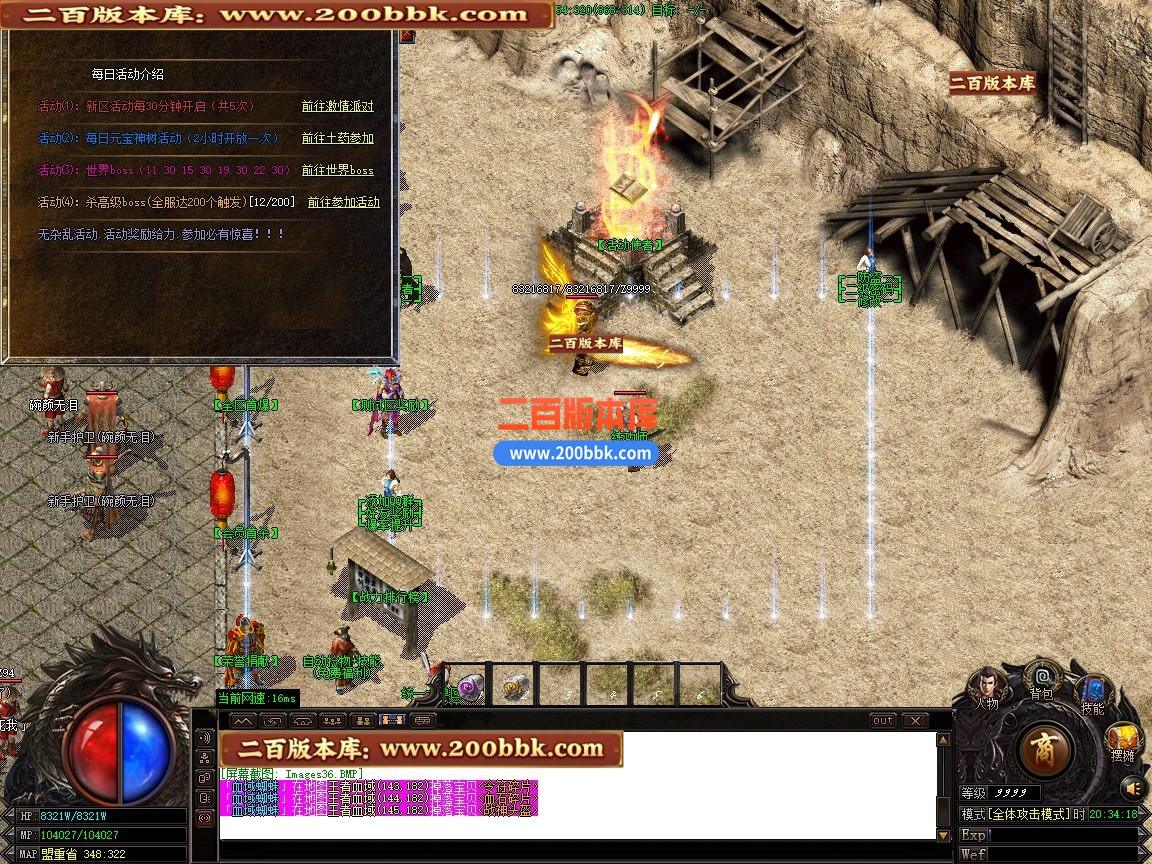This screenshot has width=1152, height=864.
Task: Choose the 前往参加活动 link
Action: pyautogui.click(x=343, y=202)
